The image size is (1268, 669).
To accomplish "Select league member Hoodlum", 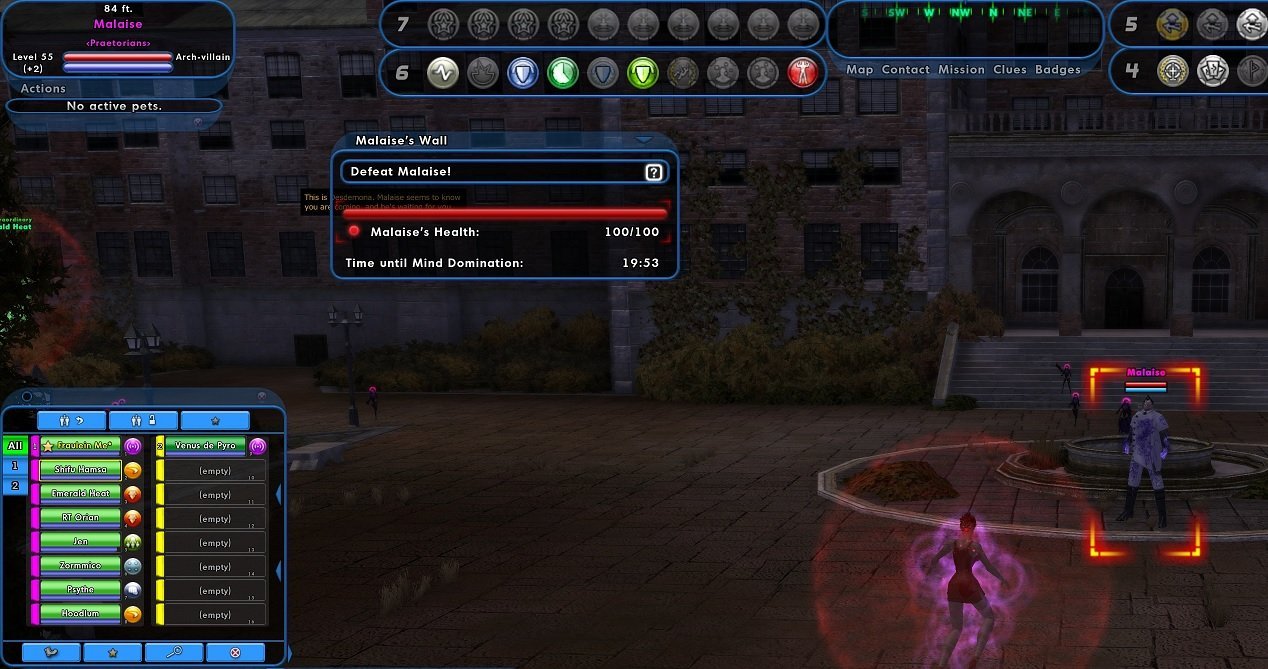I will click(79, 614).
